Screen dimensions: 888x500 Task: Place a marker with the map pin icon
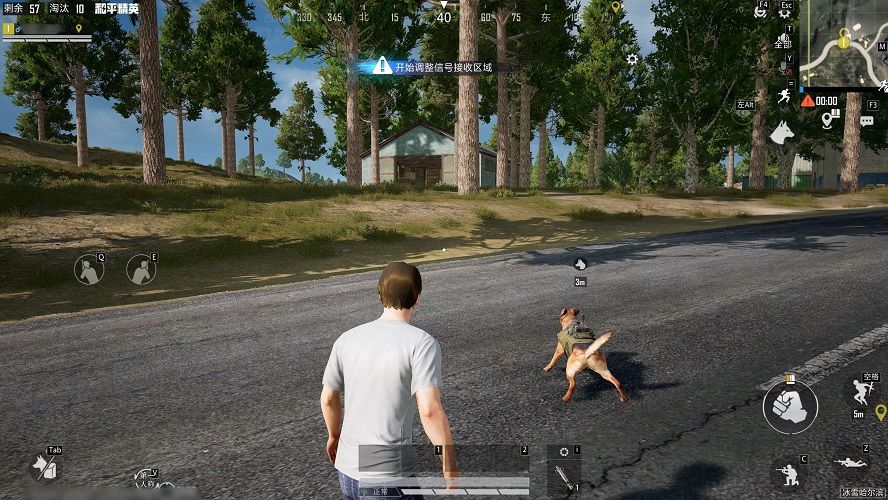pyautogui.click(x=828, y=120)
